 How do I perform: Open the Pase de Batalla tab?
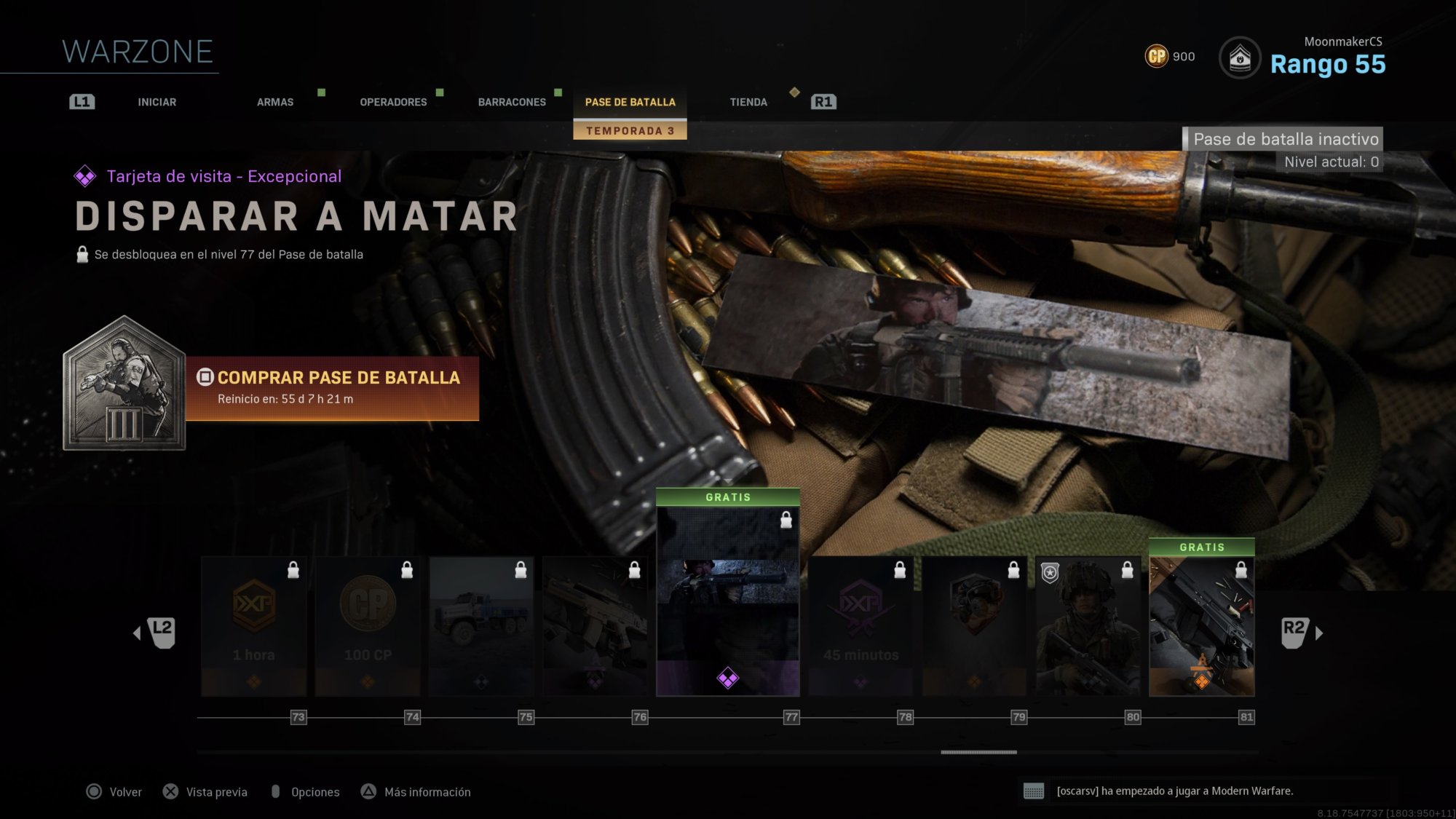coord(630,102)
